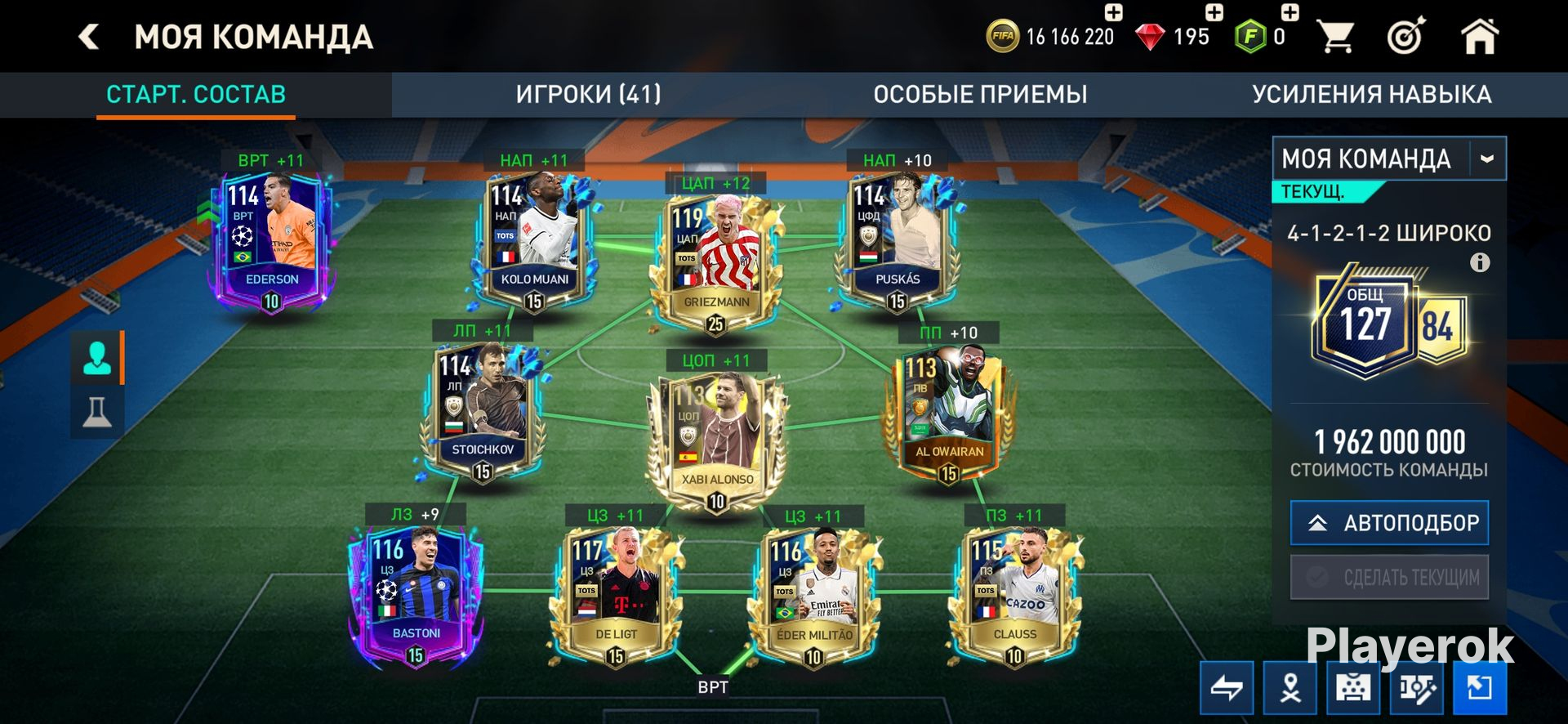The width and height of the screenshot is (1568, 724).
Task: Click the swap players arrows button
Action: [x=1227, y=688]
